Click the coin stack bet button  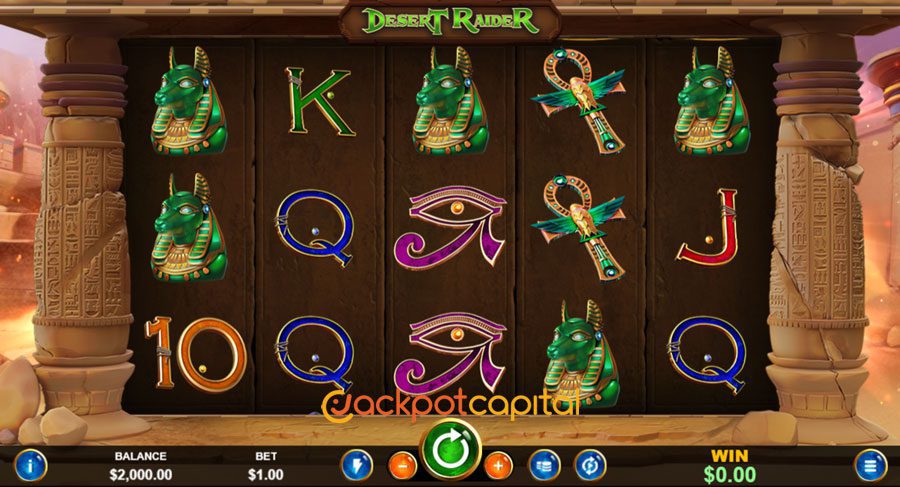click(x=544, y=465)
